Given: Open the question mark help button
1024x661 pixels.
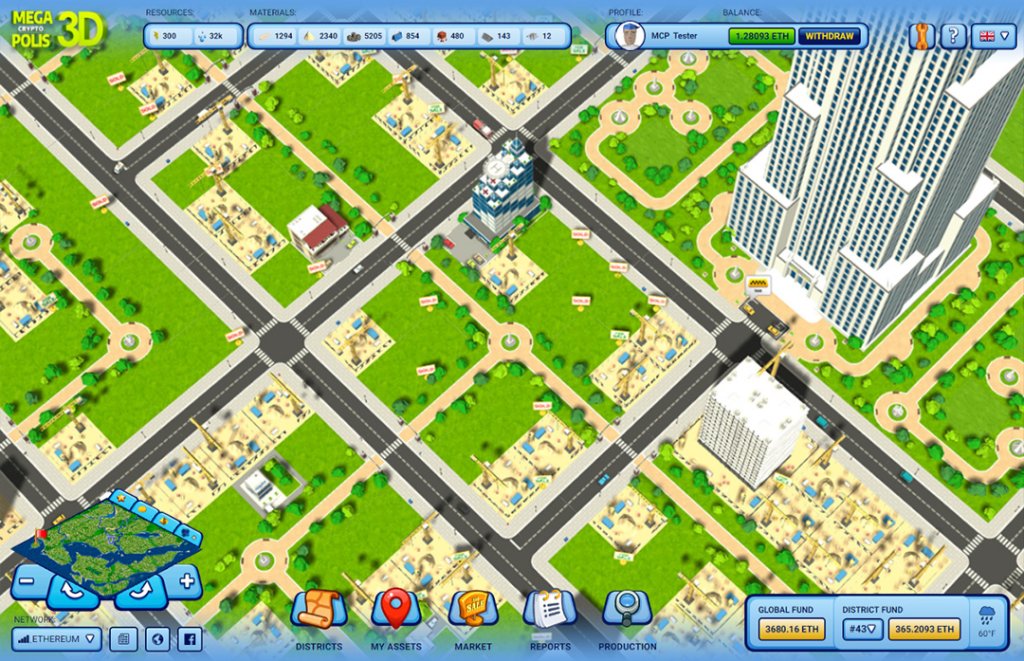Looking at the screenshot, I should point(953,36).
